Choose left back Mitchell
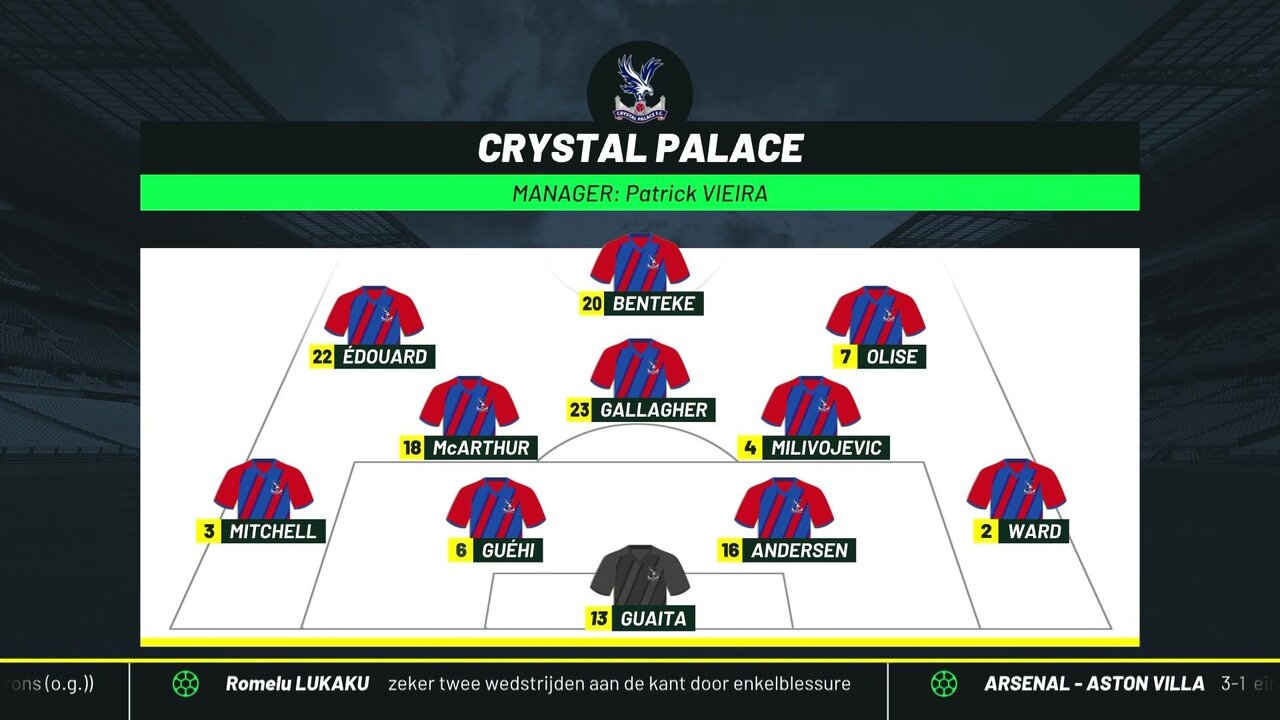The height and width of the screenshot is (720, 1280). (264, 491)
